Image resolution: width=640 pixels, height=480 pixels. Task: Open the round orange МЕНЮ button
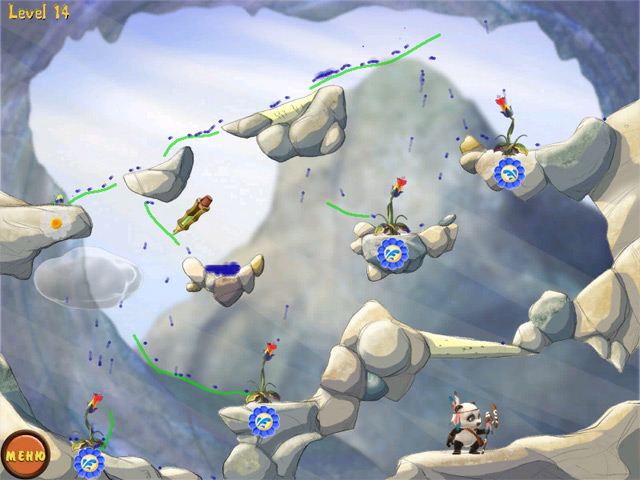22,456
